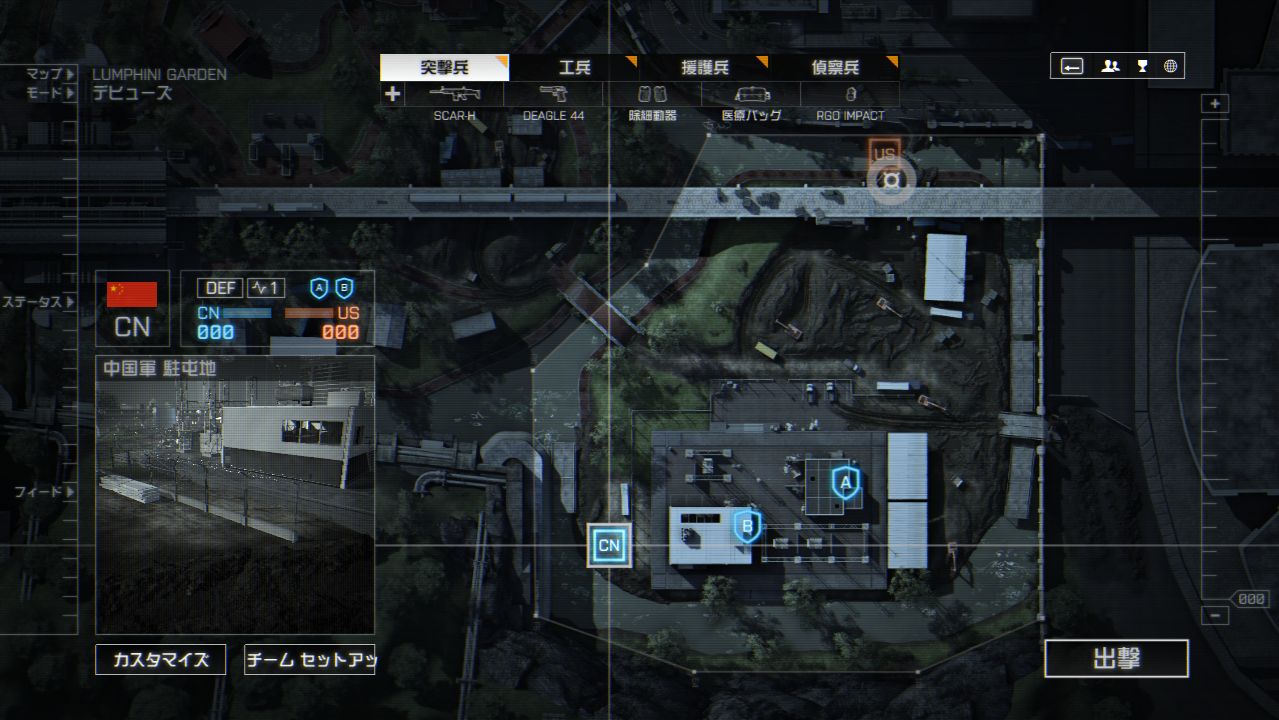Choose the 援護兵 support class tab
This screenshot has height=720, width=1279.
click(704, 68)
